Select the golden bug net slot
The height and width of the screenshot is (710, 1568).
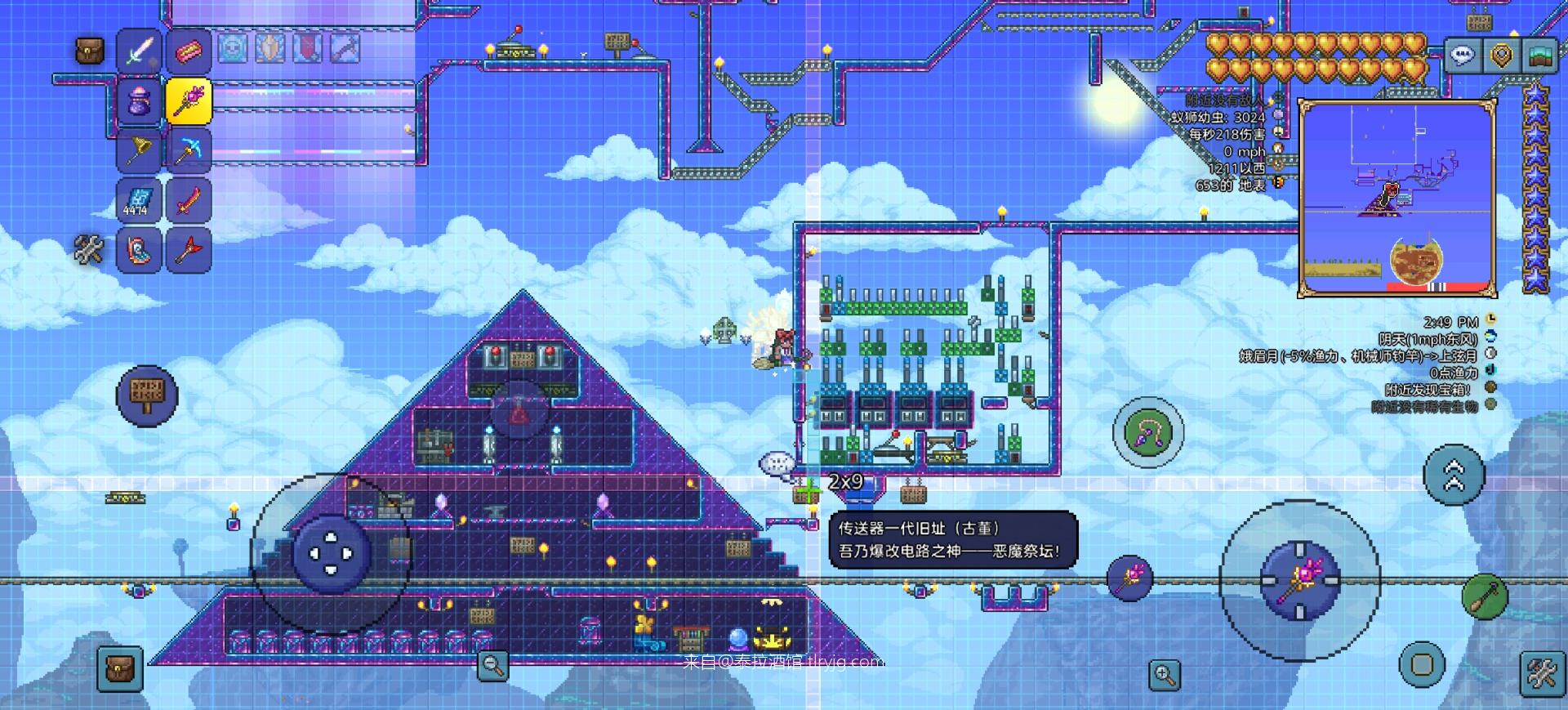click(x=140, y=150)
